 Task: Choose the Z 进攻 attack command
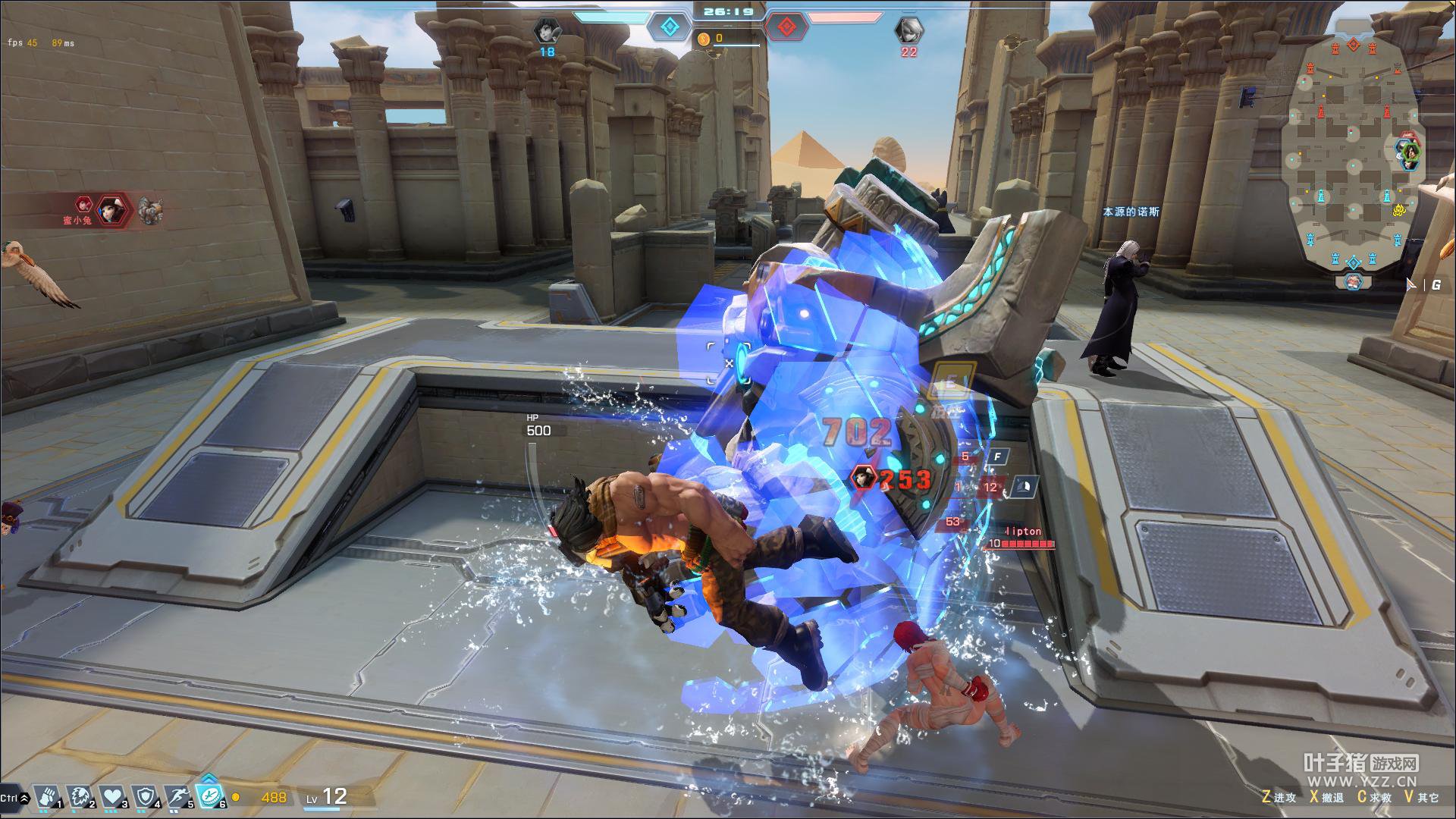point(1279,797)
